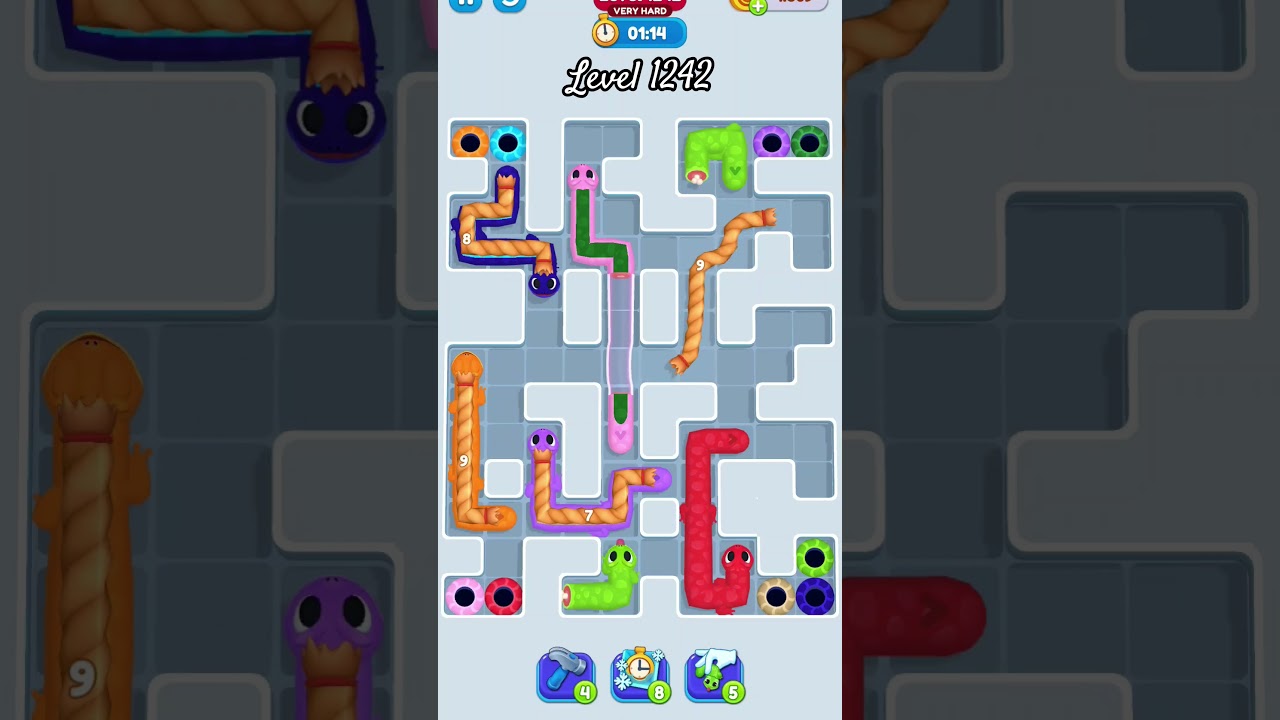
Task: Tap the stopwatch icon beside the timer
Action: tap(605, 31)
